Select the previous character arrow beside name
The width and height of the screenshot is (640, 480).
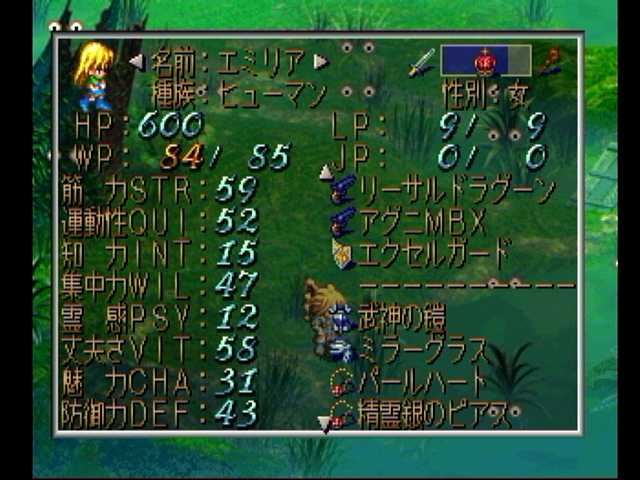click(137, 62)
